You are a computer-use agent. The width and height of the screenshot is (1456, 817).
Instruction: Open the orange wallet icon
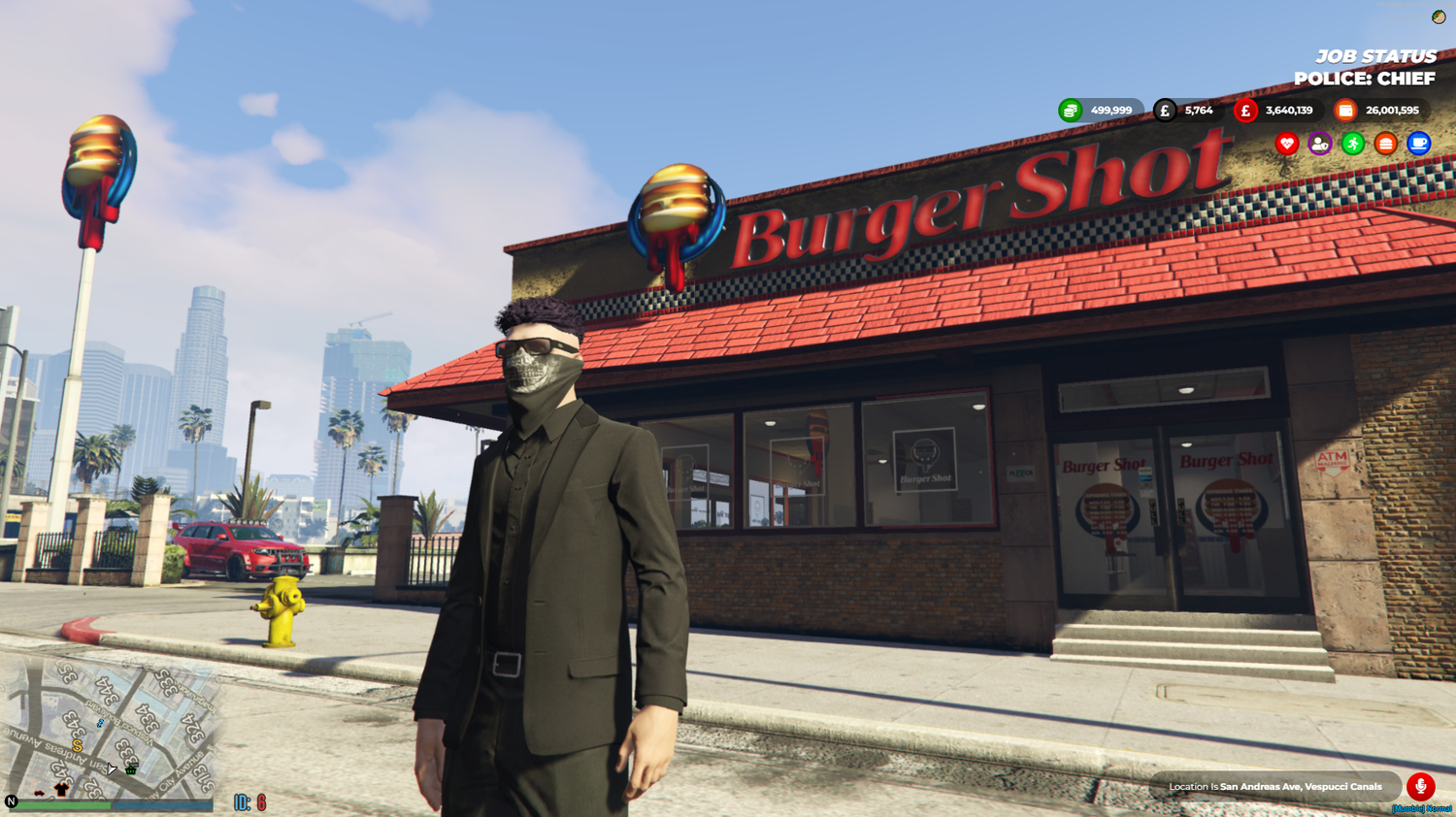[1345, 111]
